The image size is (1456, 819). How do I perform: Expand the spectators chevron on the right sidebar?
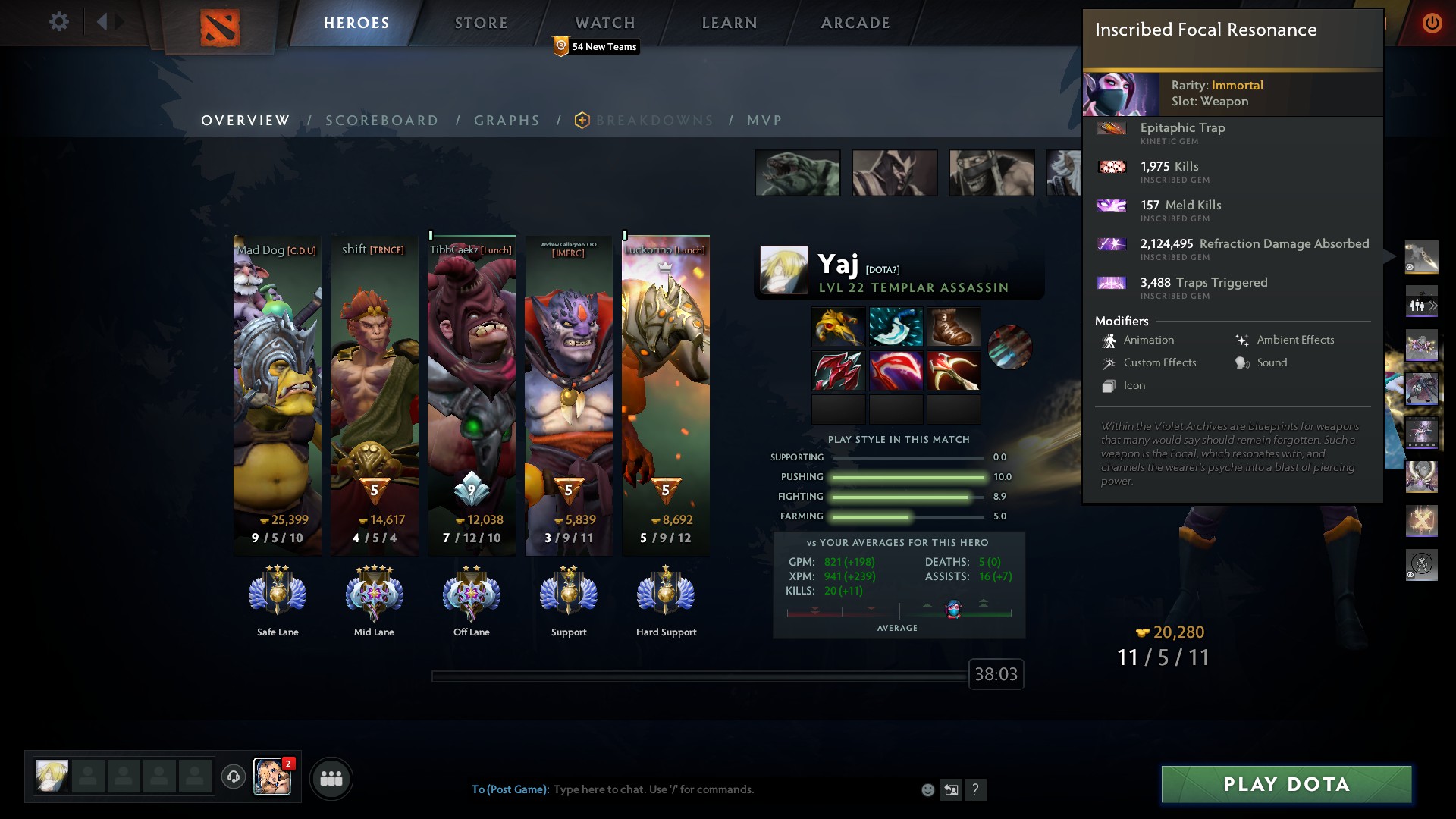[x=1434, y=305]
